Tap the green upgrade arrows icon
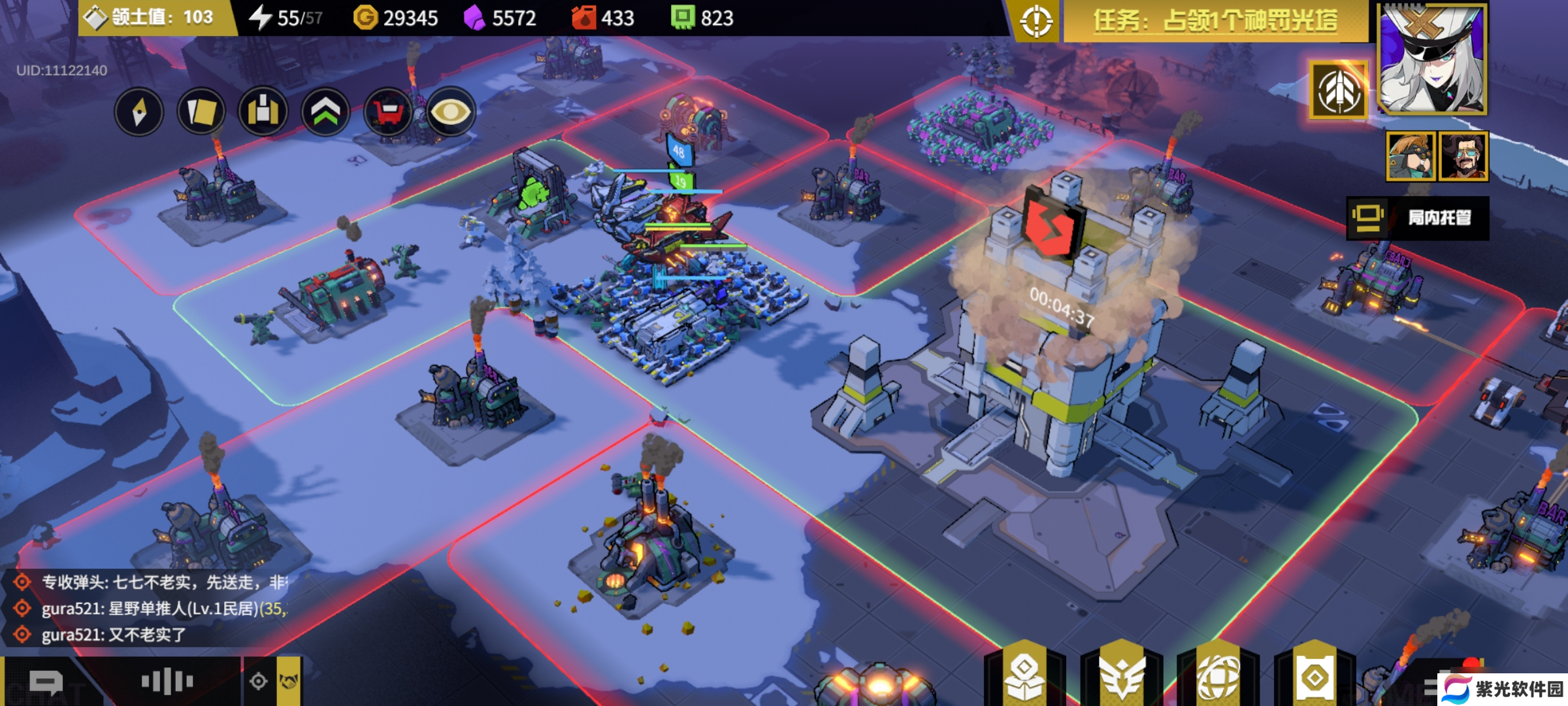 pyautogui.click(x=325, y=112)
